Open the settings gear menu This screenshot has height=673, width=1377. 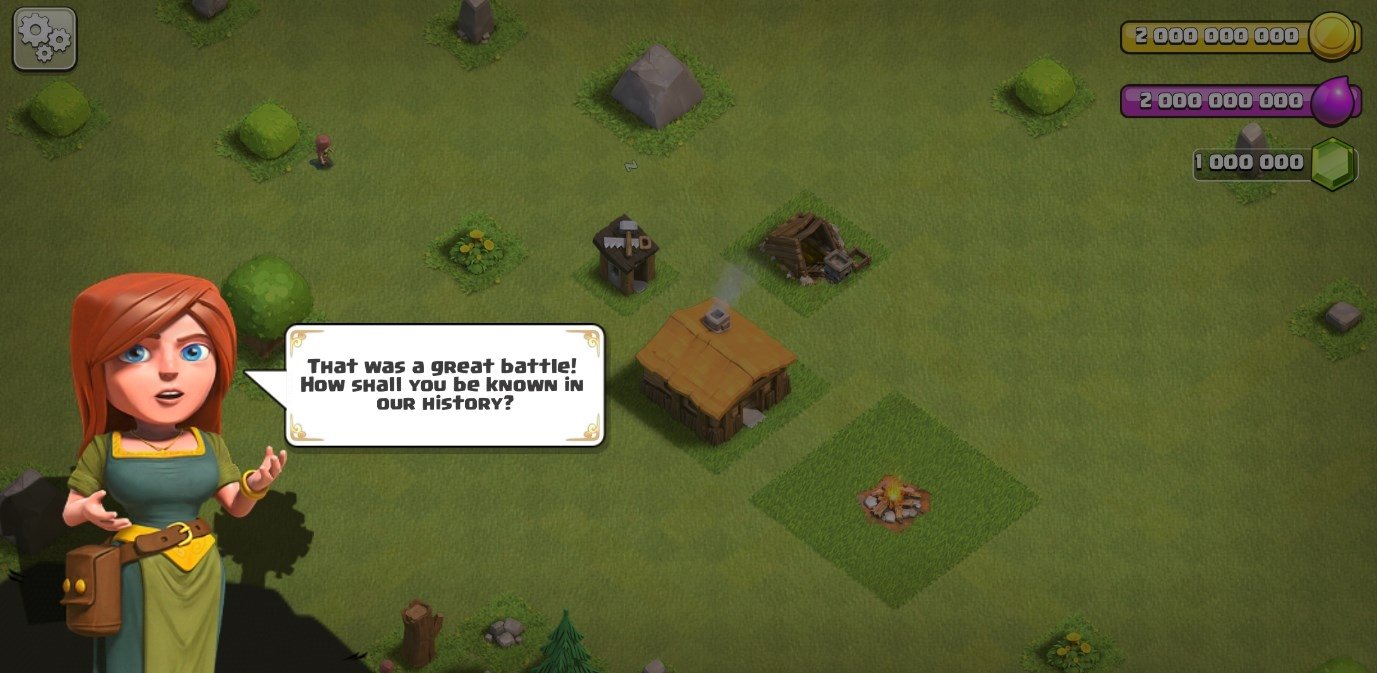click(x=45, y=39)
